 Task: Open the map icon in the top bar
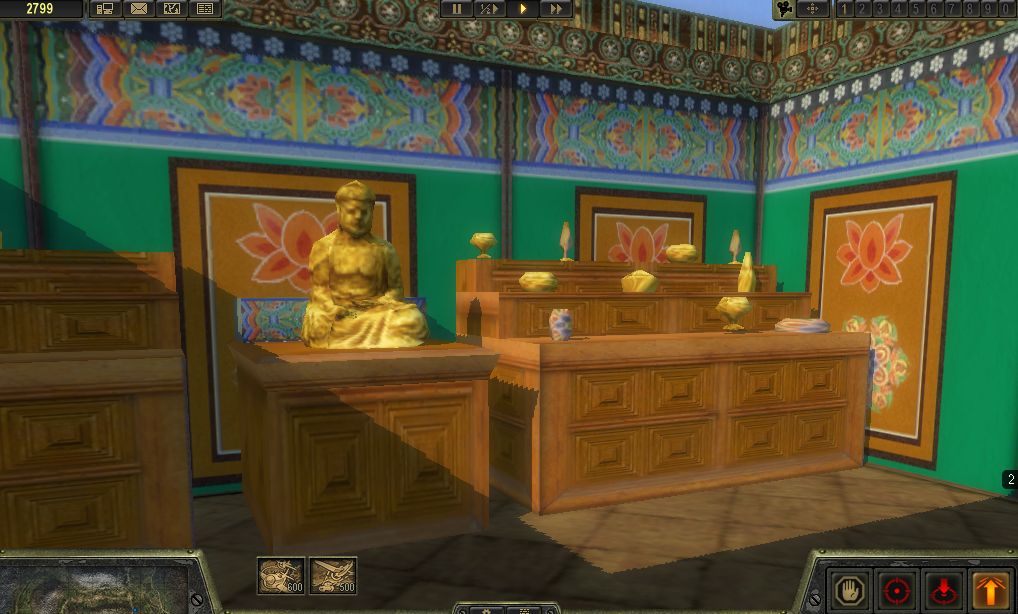171,9
